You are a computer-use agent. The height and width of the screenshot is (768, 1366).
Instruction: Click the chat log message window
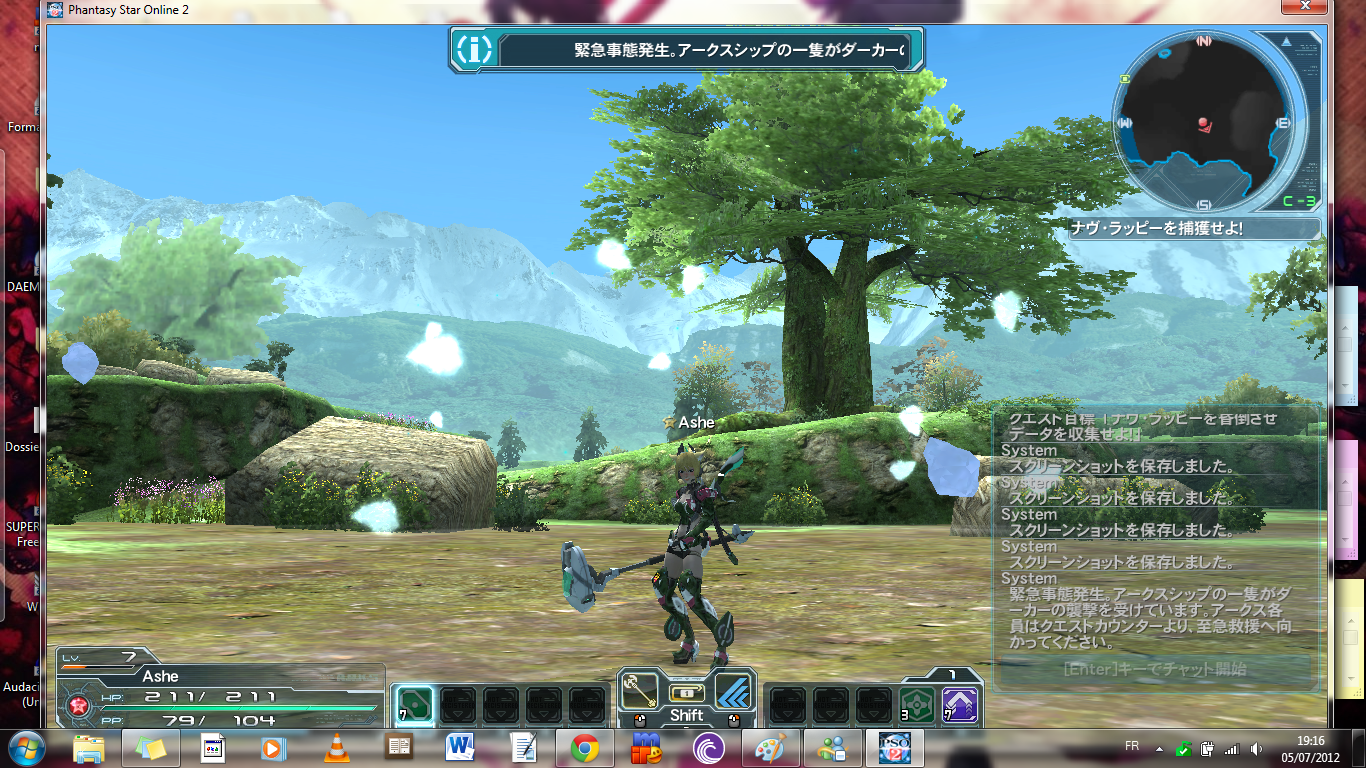pos(1155,530)
